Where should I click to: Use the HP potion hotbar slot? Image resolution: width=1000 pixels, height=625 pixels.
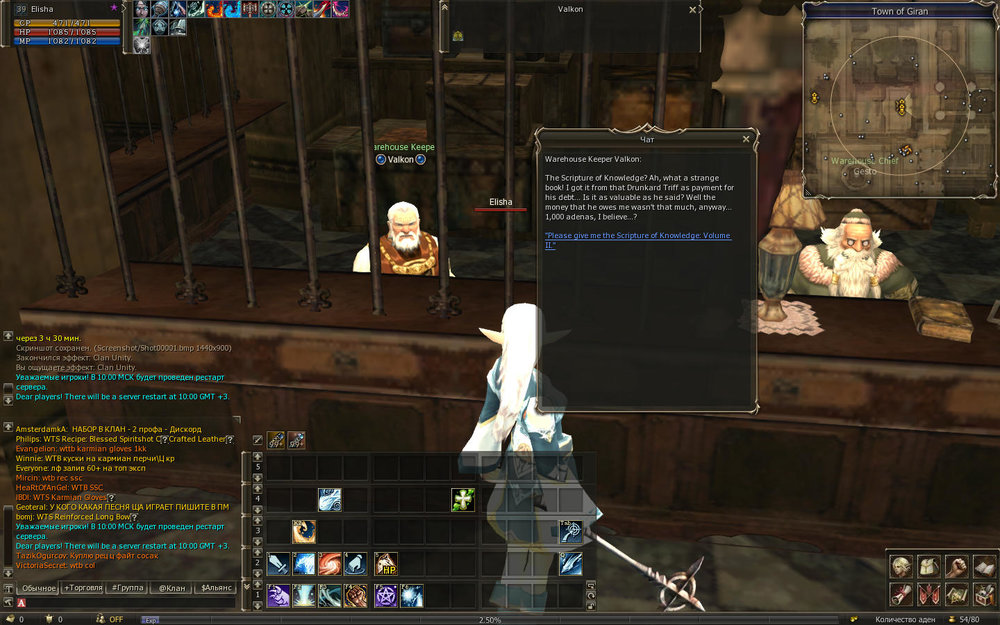click(x=385, y=565)
